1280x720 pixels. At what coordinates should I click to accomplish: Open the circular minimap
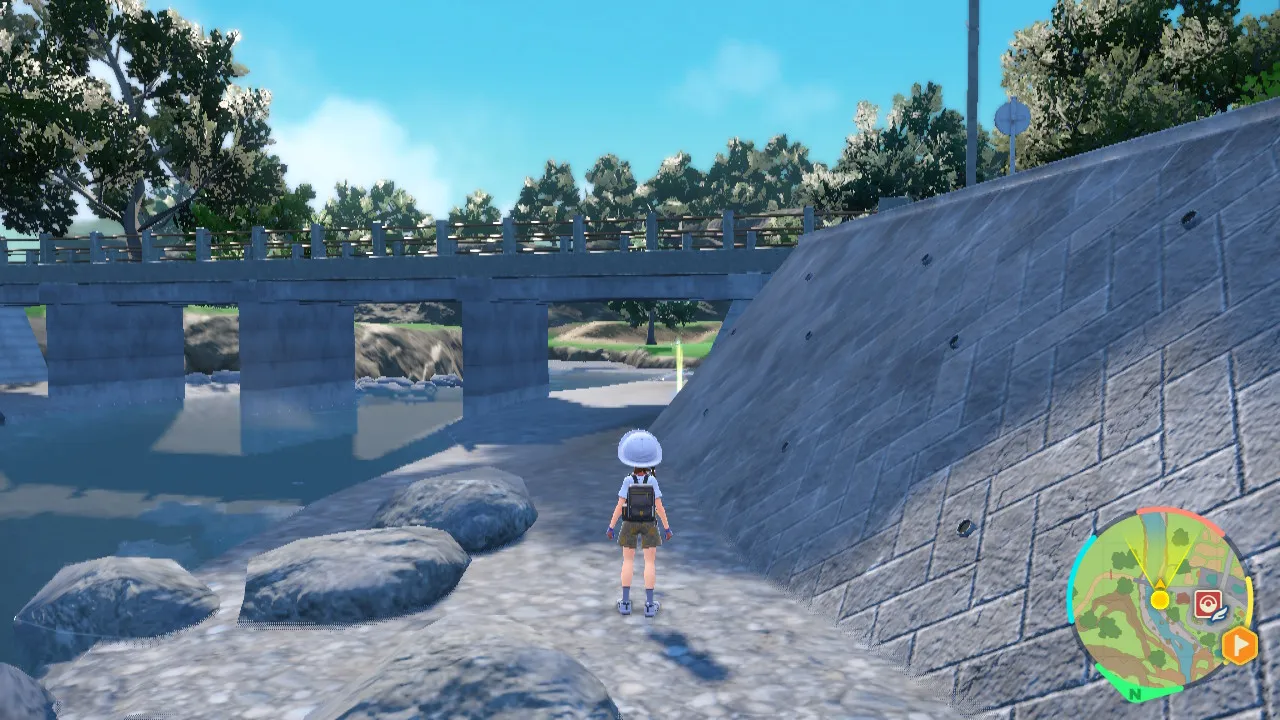click(x=1158, y=601)
